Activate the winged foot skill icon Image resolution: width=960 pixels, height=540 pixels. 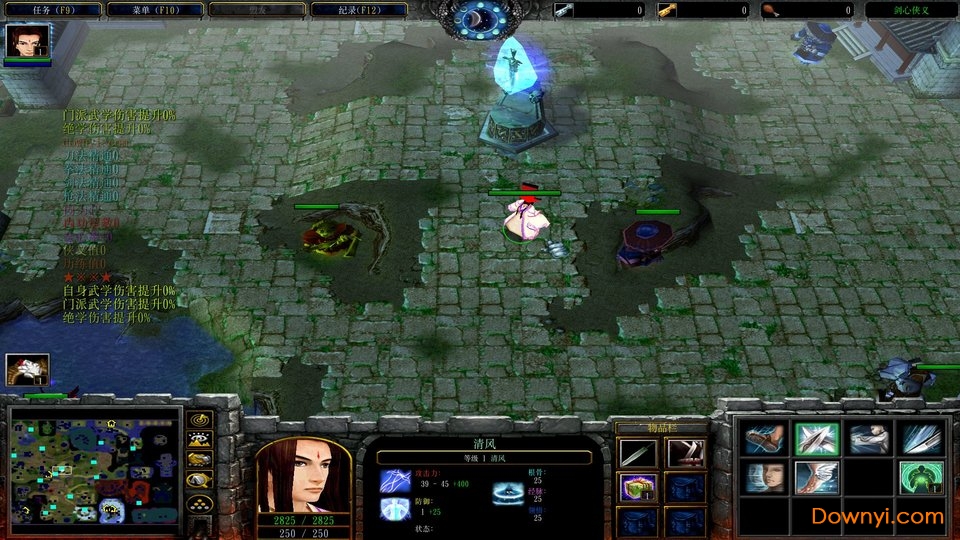[x=816, y=477]
